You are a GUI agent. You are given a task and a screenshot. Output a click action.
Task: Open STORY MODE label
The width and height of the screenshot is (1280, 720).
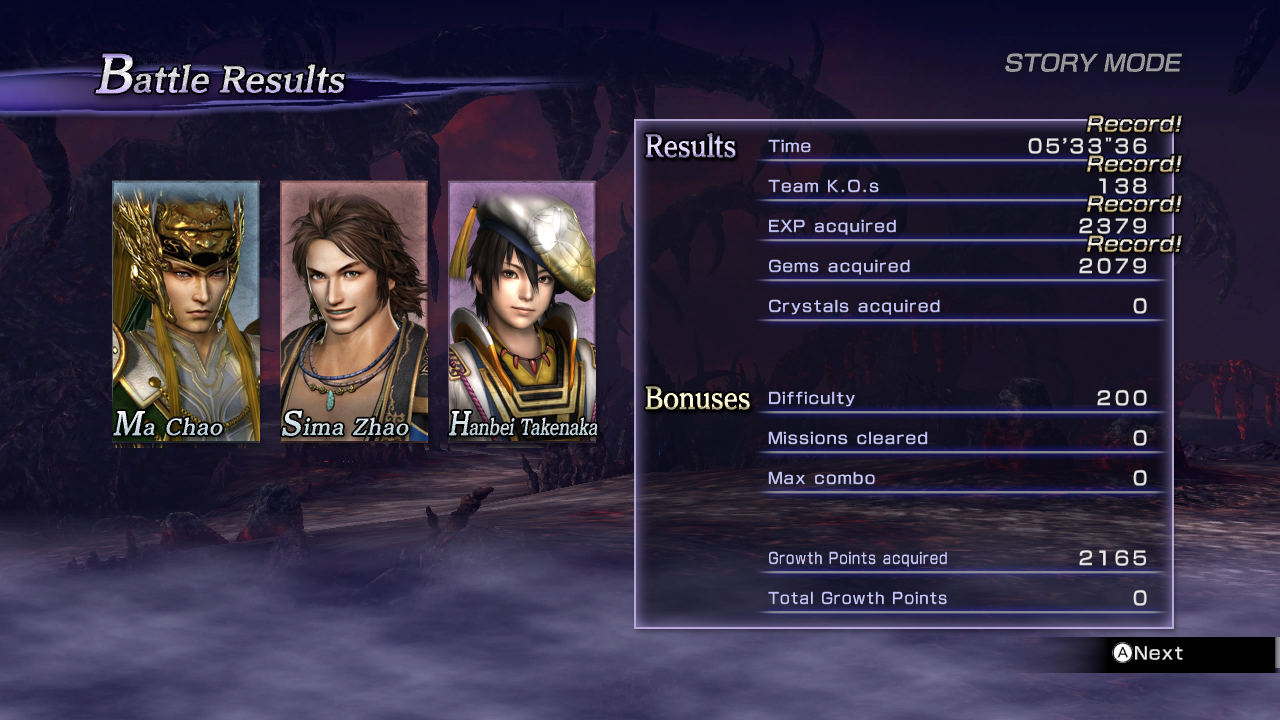click(1094, 62)
